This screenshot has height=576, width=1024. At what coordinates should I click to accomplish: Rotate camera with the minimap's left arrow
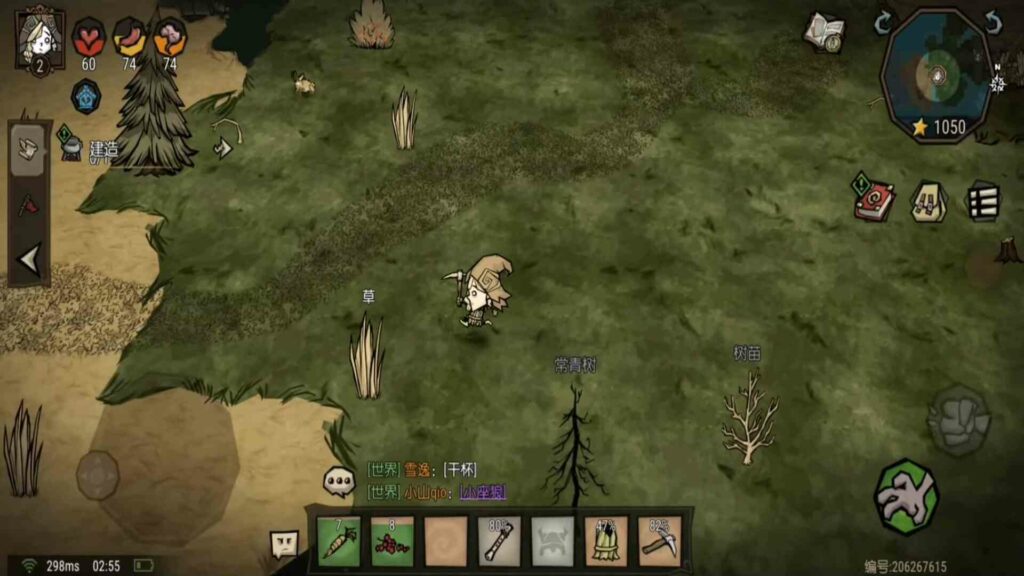click(882, 22)
